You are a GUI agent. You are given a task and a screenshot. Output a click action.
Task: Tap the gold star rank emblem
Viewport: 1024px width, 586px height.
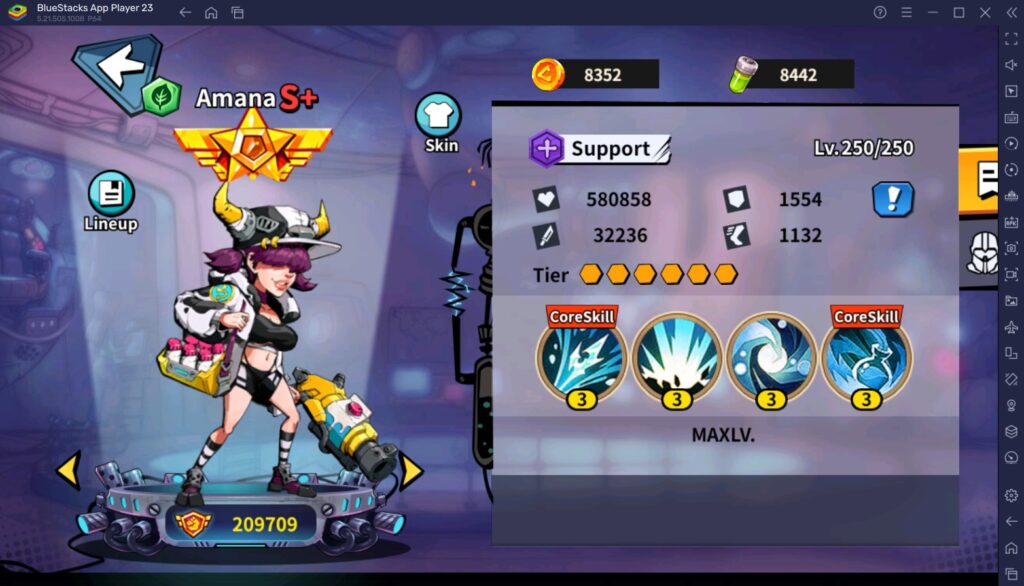(252, 144)
